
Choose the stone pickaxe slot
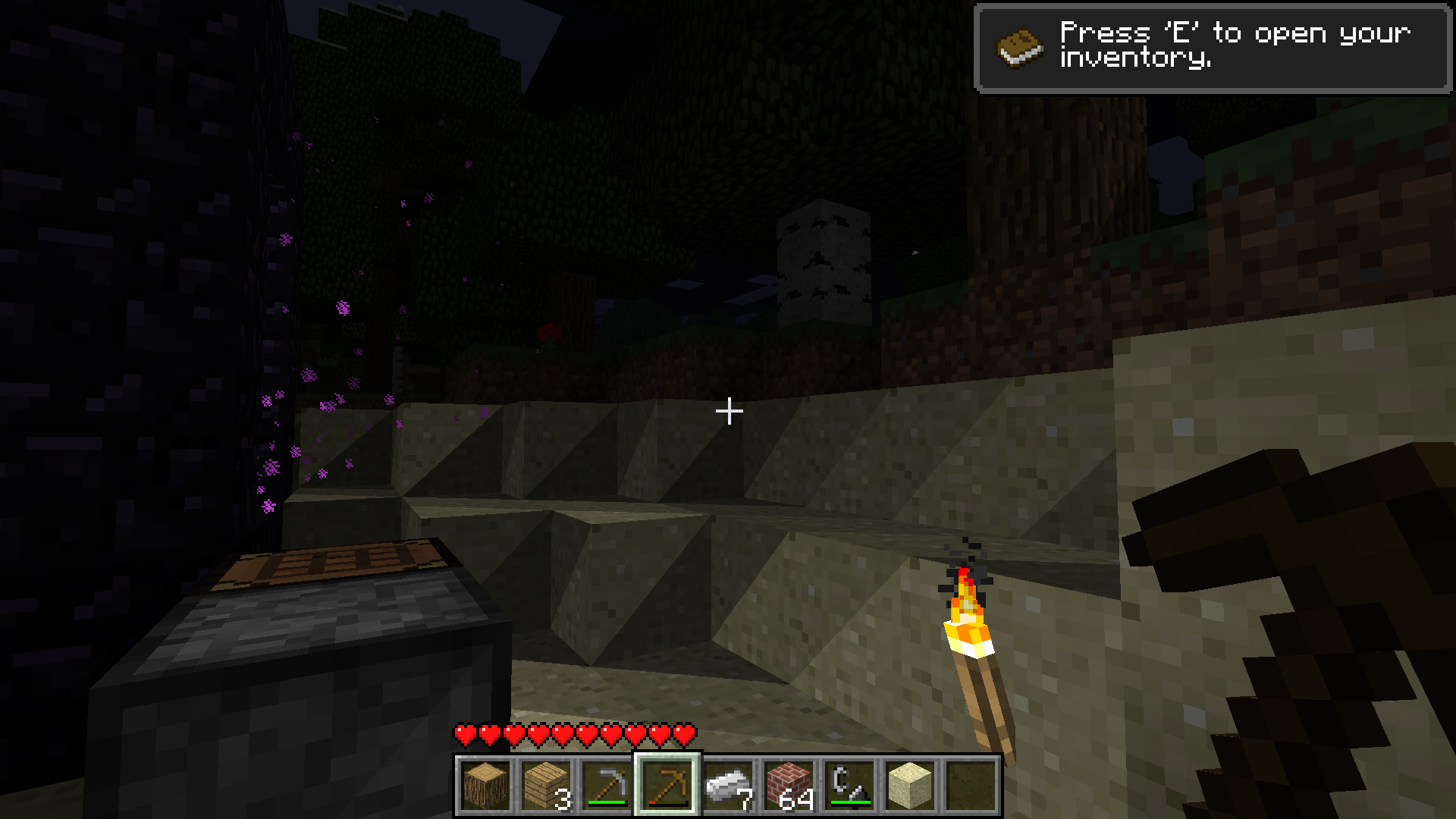tap(607, 786)
